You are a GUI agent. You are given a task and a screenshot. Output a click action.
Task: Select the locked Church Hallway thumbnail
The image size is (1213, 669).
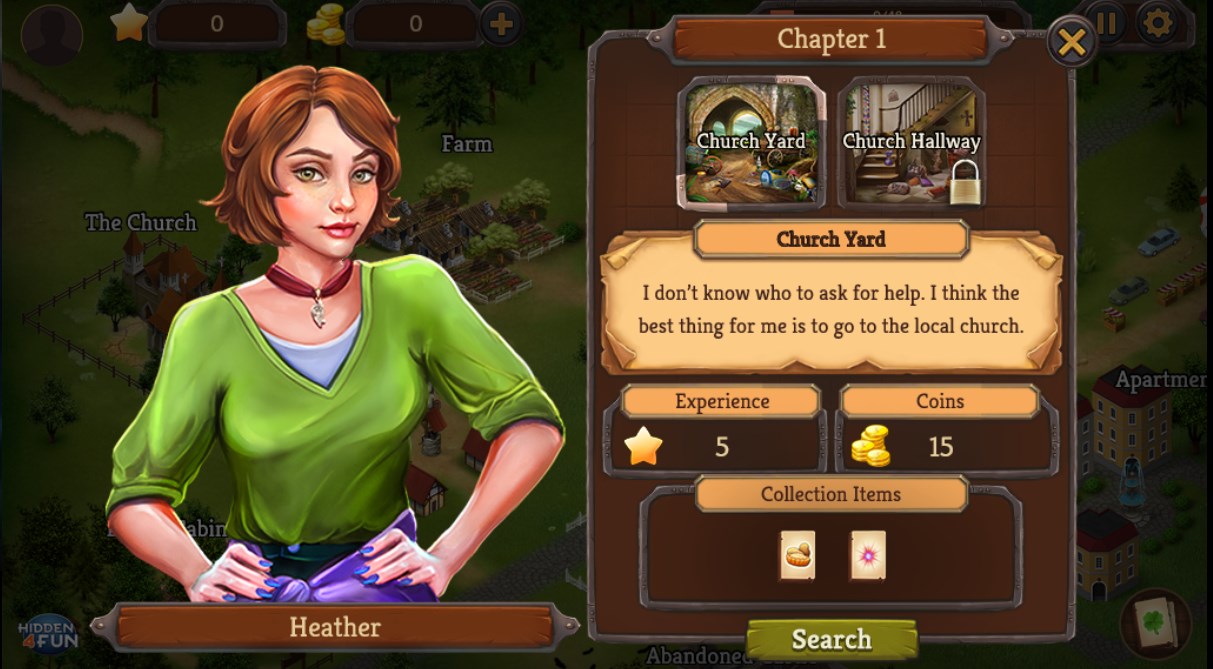pyautogui.click(x=911, y=142)
